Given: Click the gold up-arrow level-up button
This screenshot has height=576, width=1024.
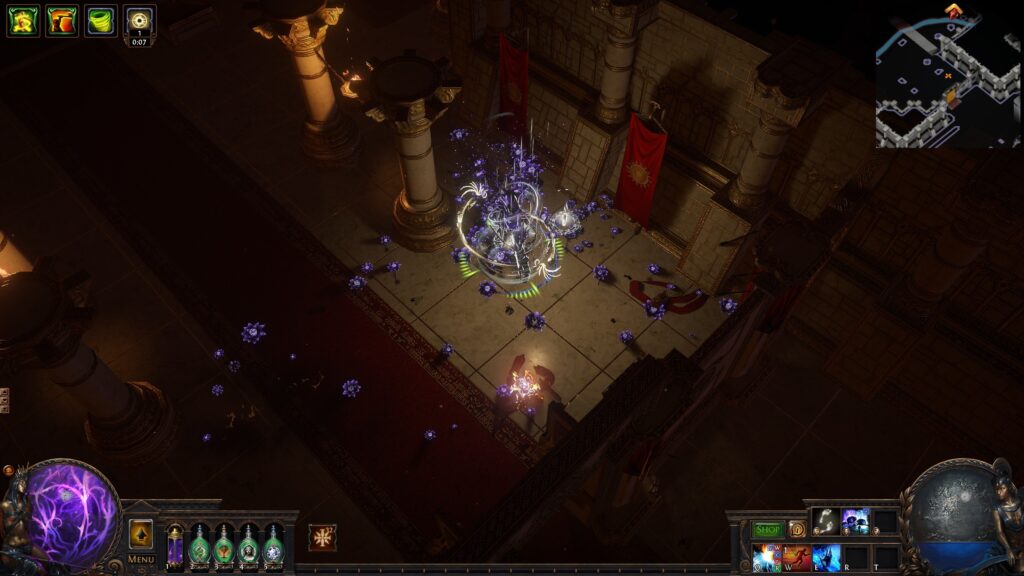Looking at the screenshot, I should [141, 534].
